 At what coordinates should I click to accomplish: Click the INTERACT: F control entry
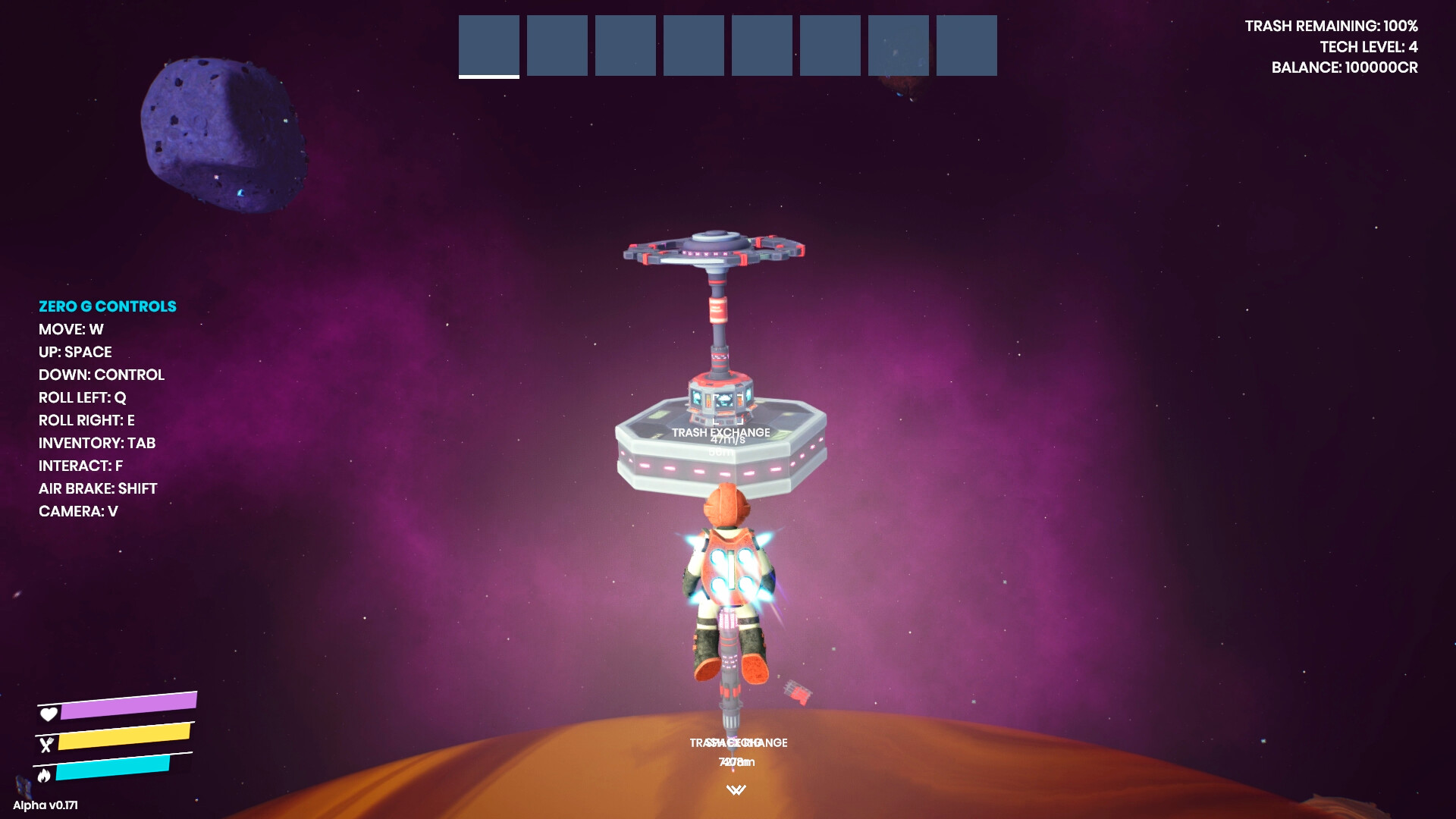point(80,466)
